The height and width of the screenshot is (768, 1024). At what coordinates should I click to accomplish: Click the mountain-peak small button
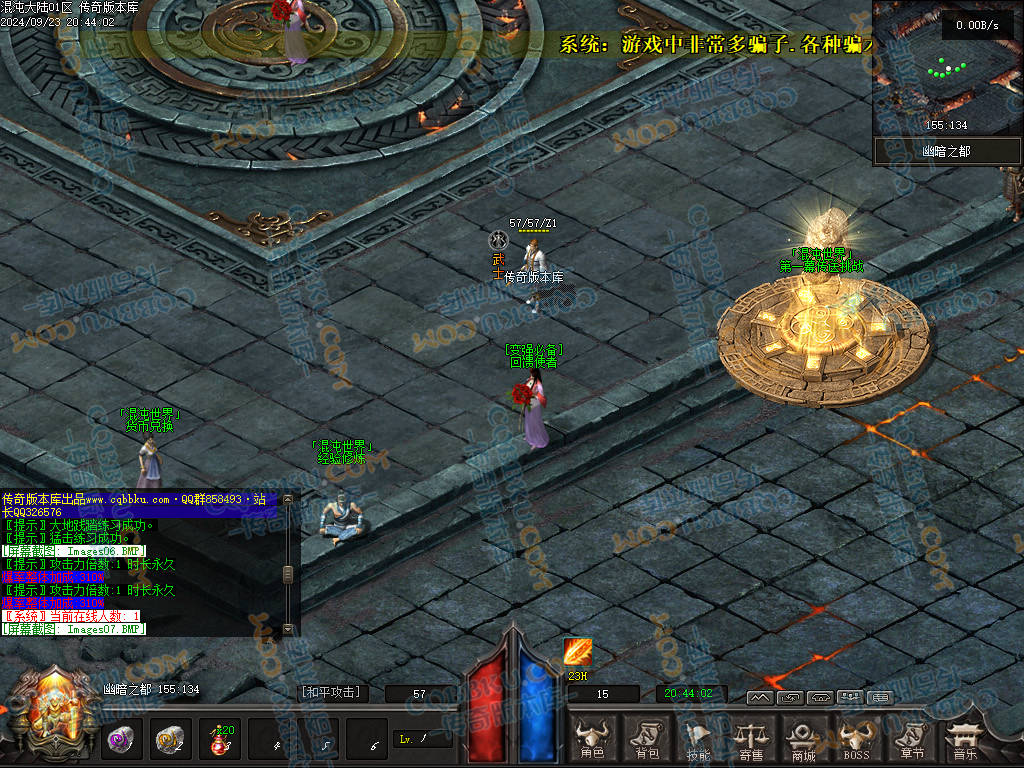tap(759, 697)
